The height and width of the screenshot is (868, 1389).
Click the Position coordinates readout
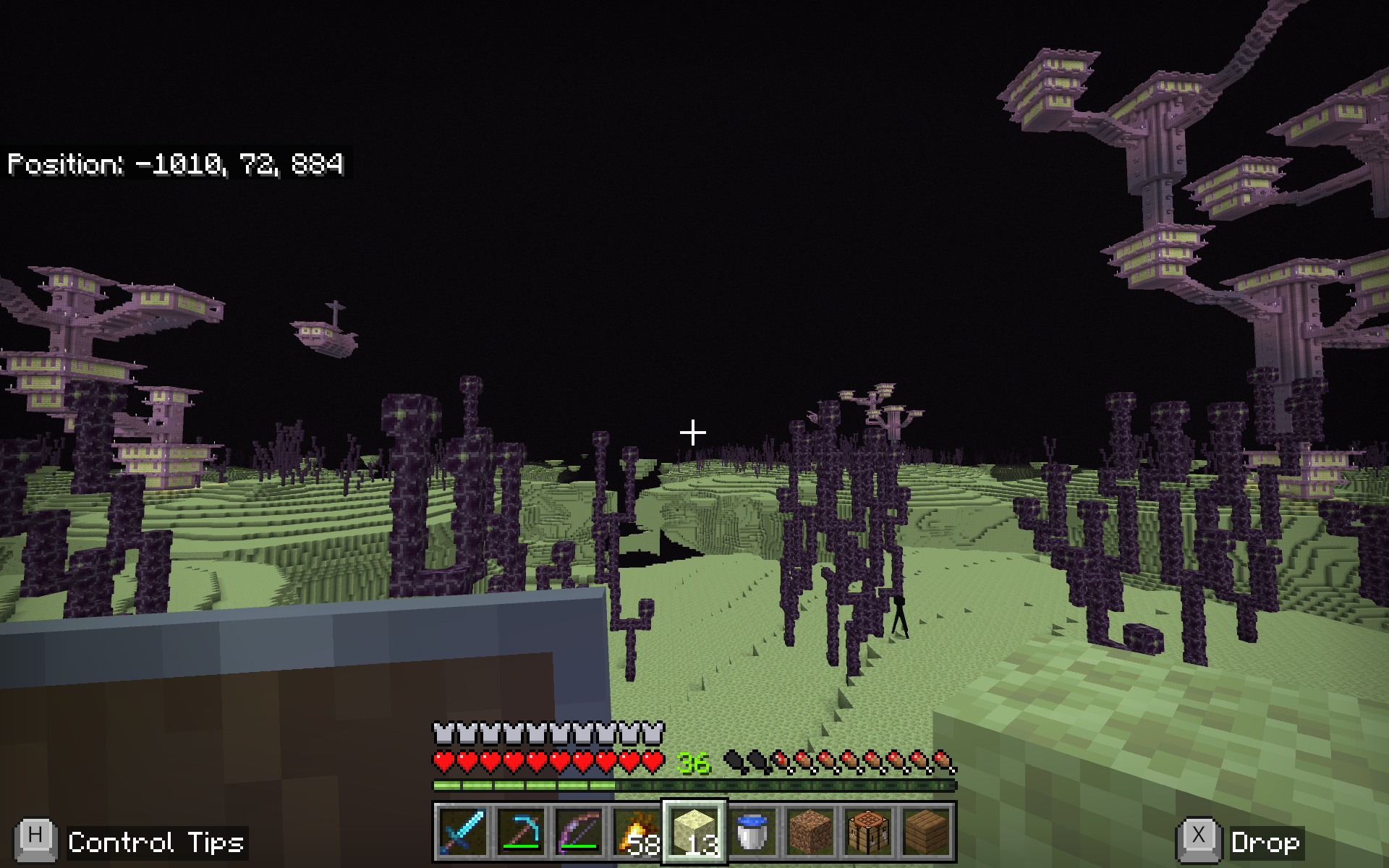click(177, 165)
